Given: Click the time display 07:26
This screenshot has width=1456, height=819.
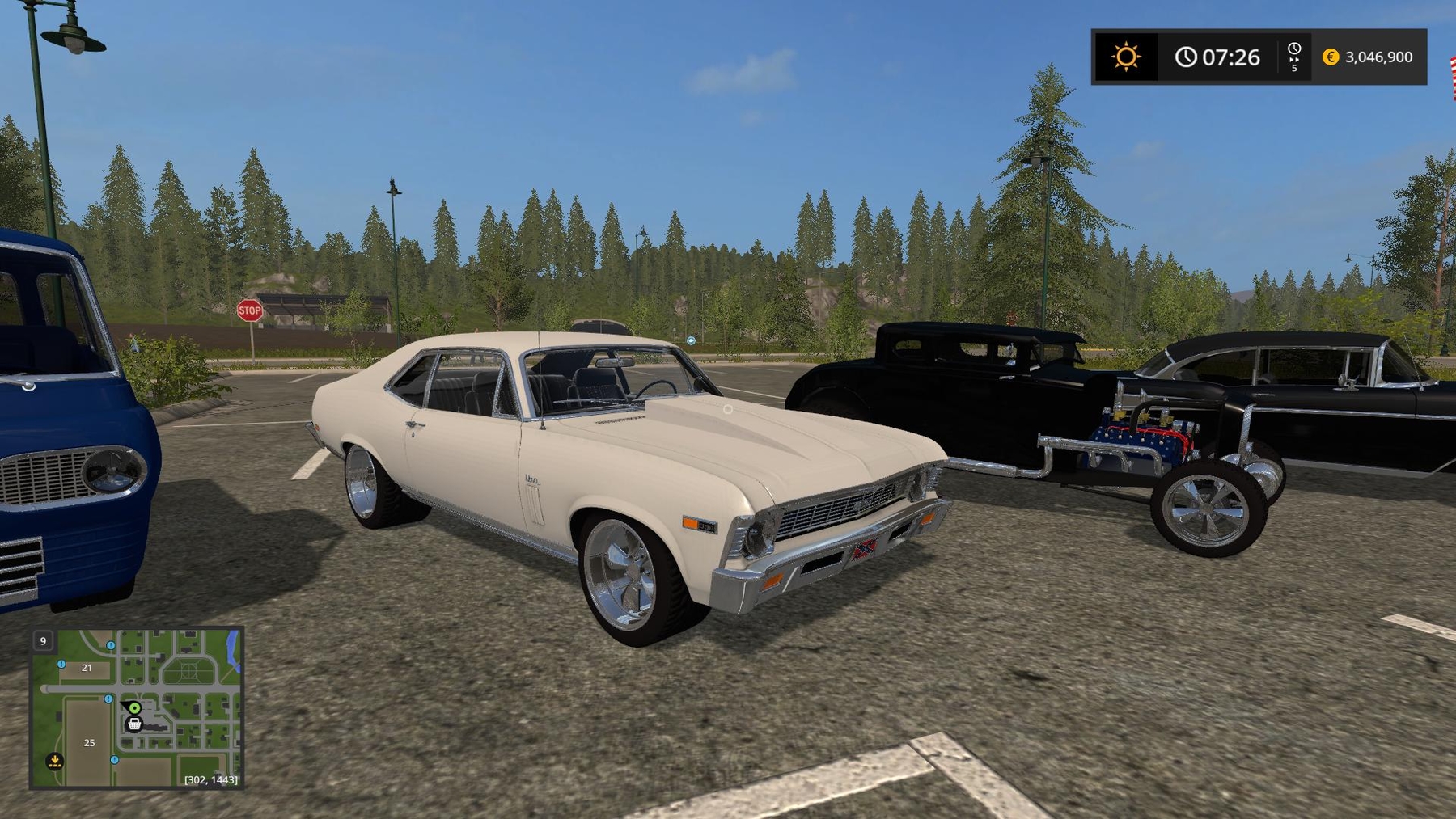Looking at the screenshot, I should 1230,57.
